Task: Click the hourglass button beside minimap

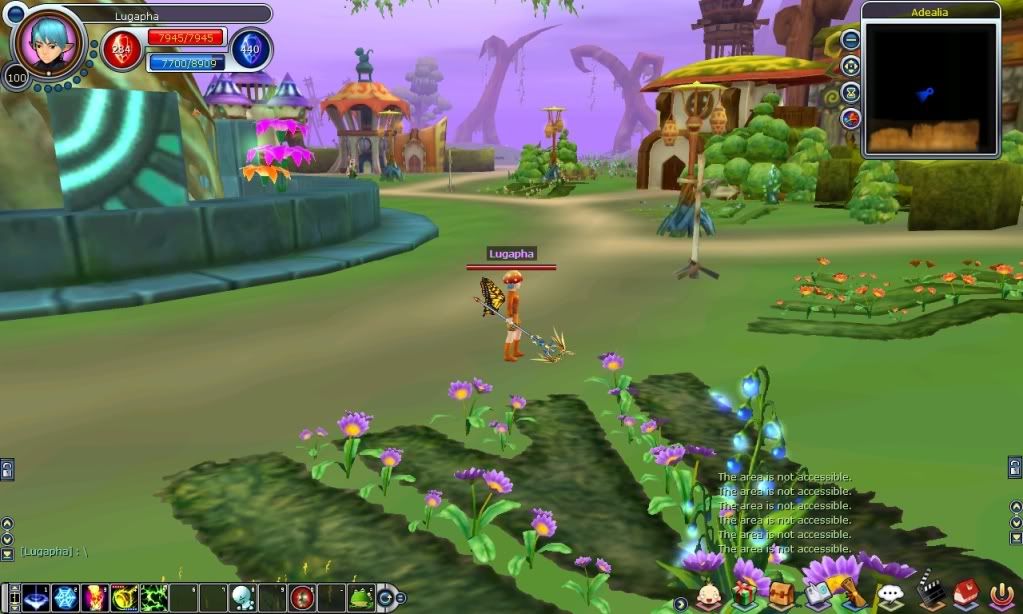Action: [x=851, y=92]
